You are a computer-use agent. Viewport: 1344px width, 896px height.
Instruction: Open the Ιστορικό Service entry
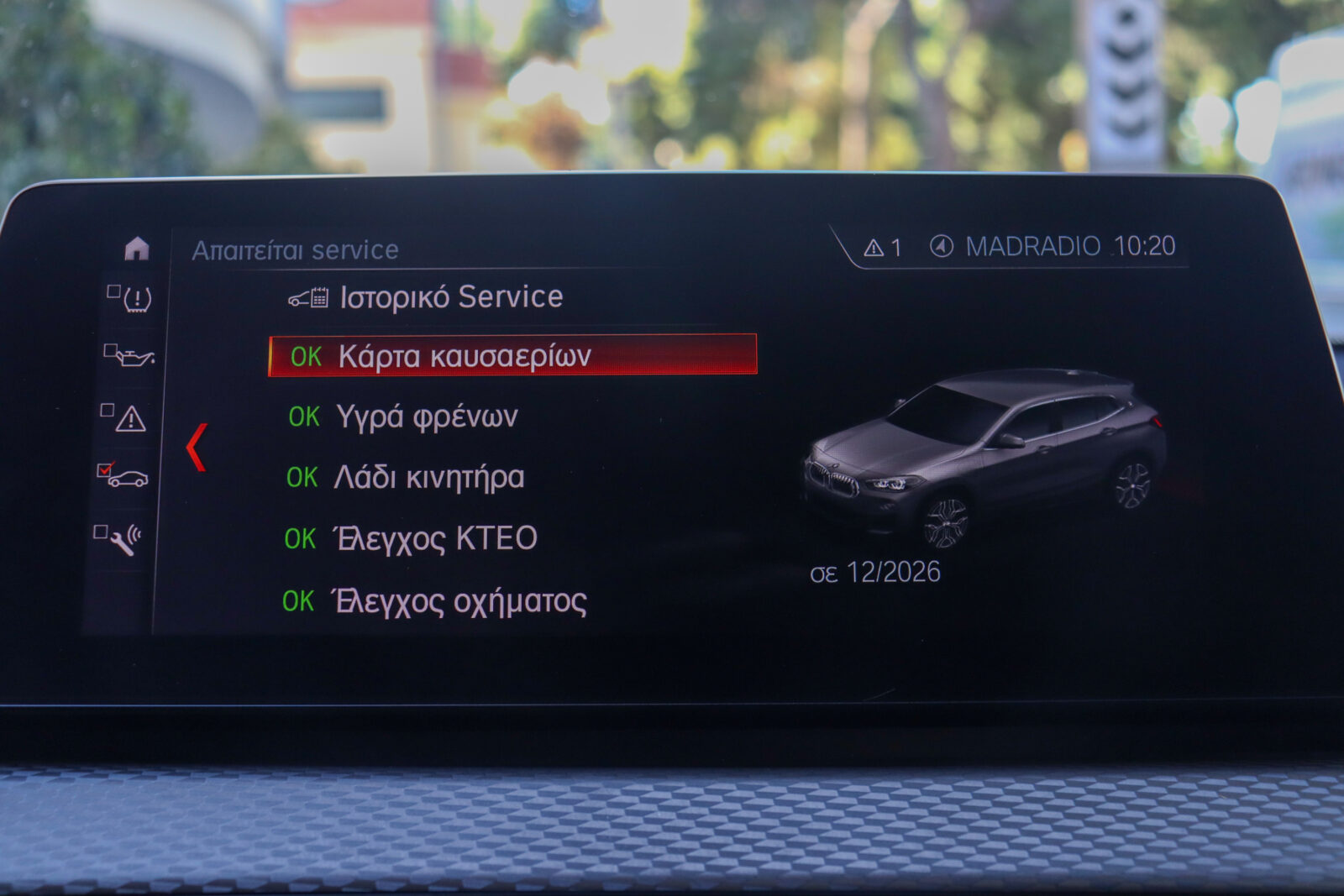click(450, 297)
